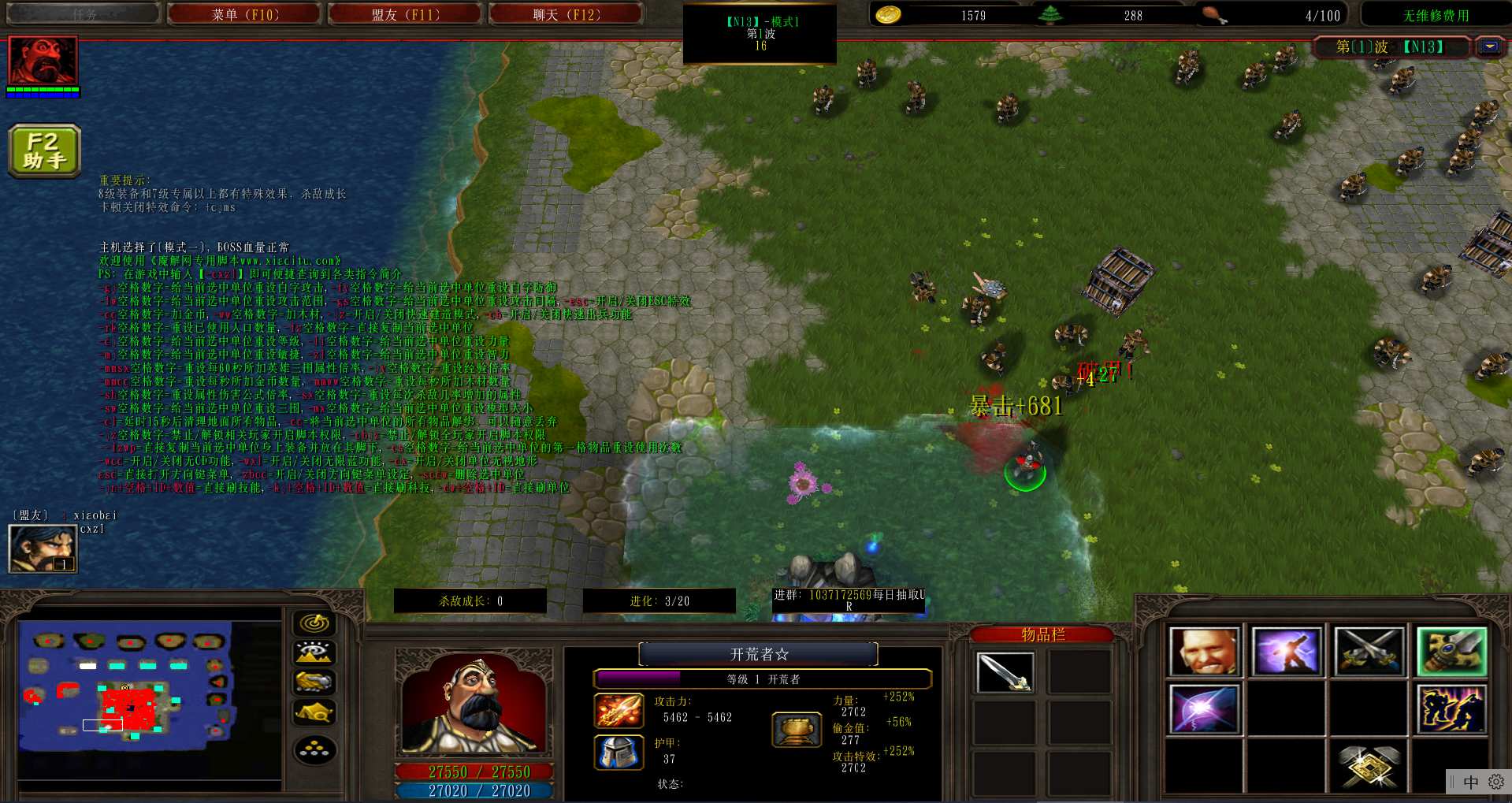This screenshot has width=1512, height=803.
Task: Click the formation movement toggle button
Action: click(314, 749)
